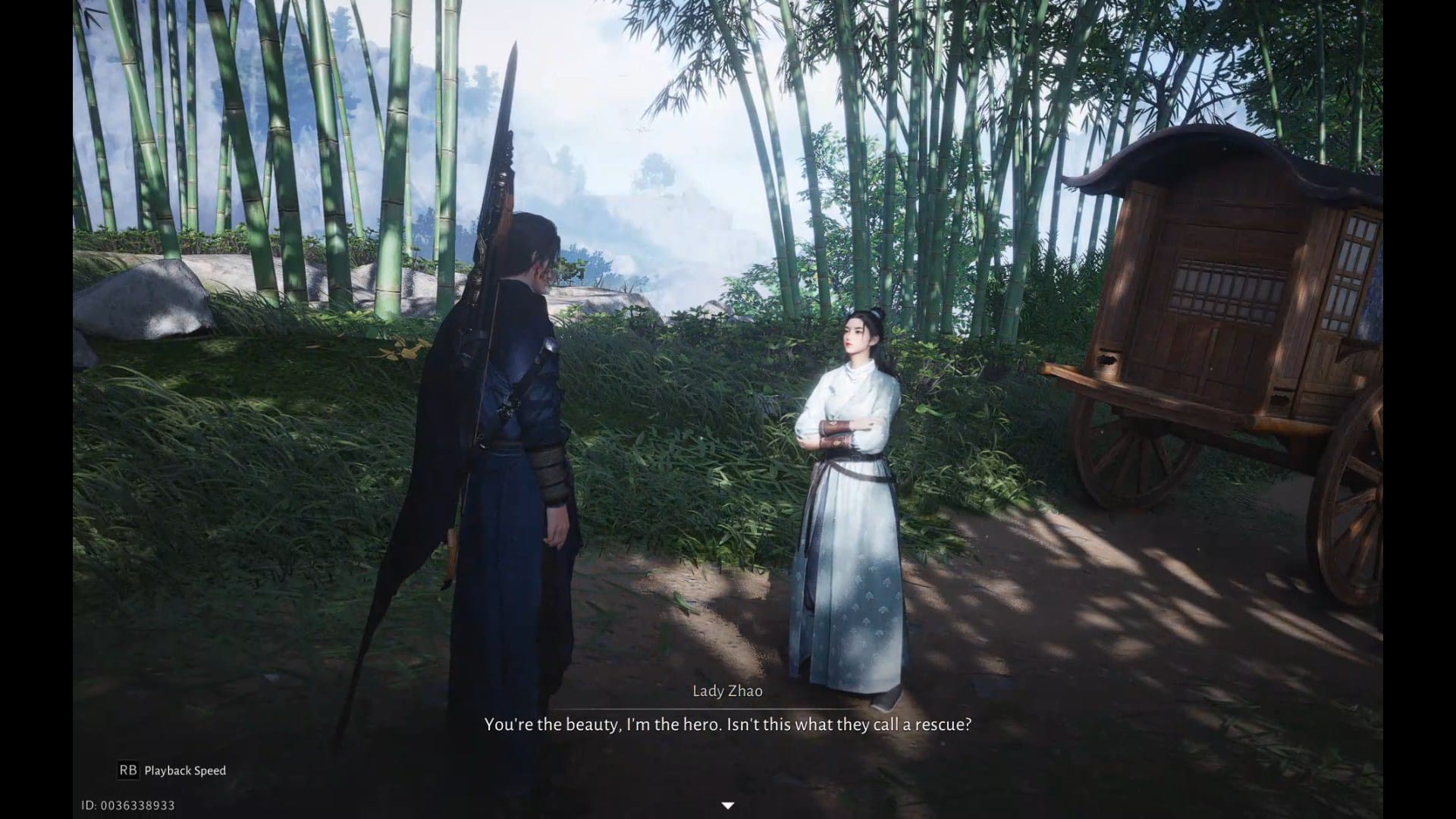
Task: Change the dialogue Playback Speed
Action: pyautogui.click(x=172, y=770)
